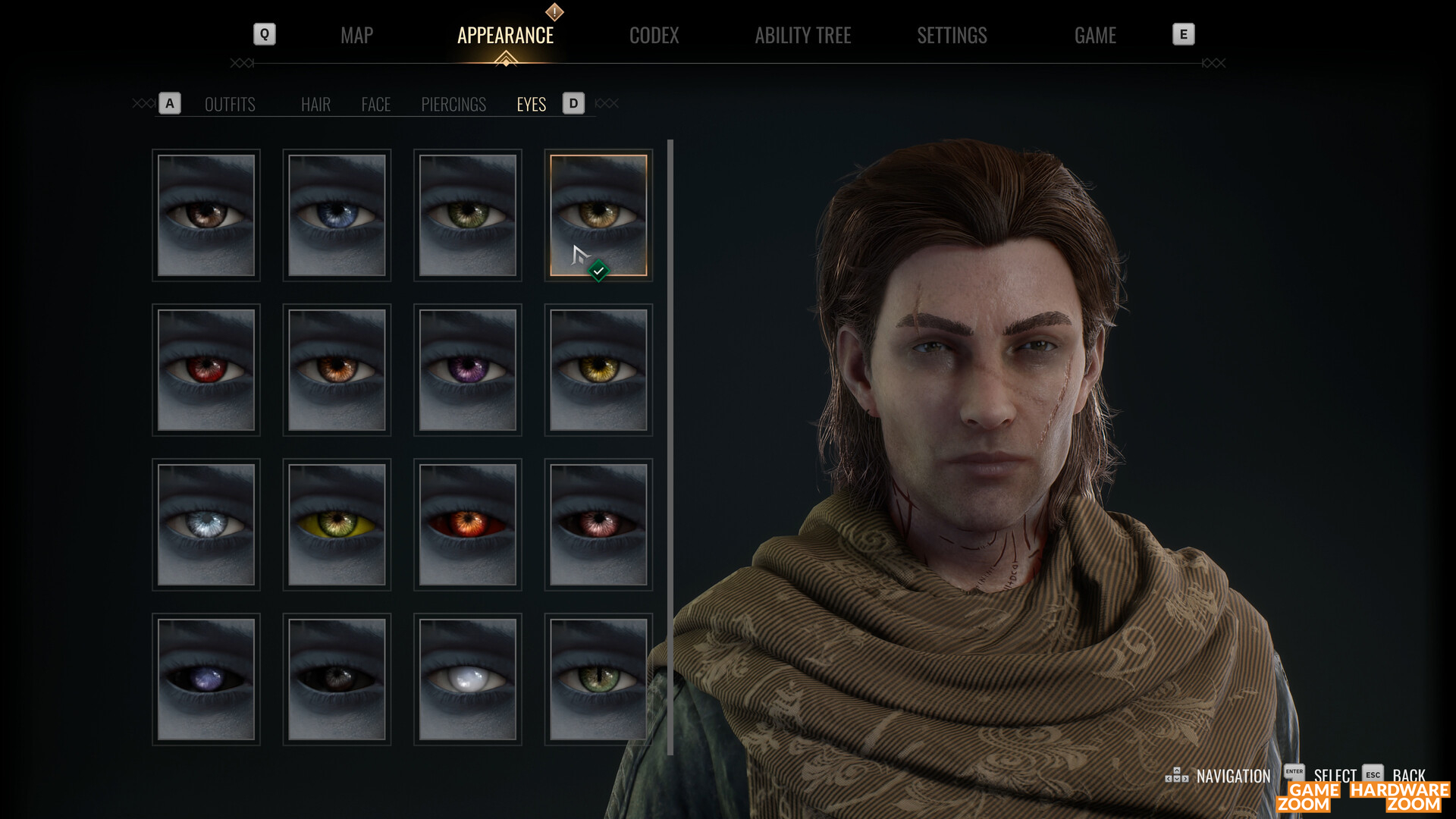The width and height of the screenshot is (1456, 819).
Task: Click the eye list scrollbar
Action: pos(670,447)
